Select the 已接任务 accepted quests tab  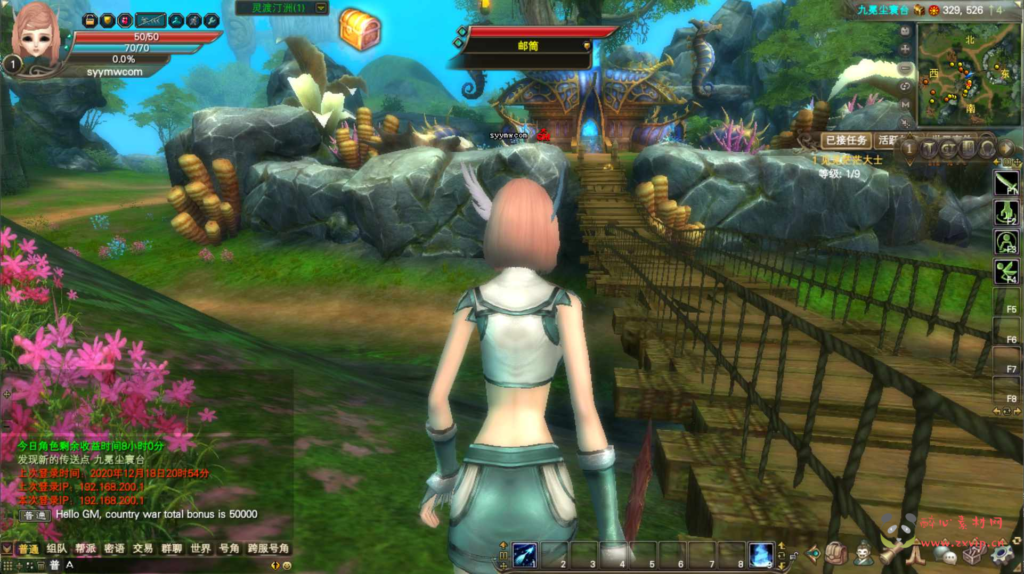pyautogui.click(x=846, y=141)
